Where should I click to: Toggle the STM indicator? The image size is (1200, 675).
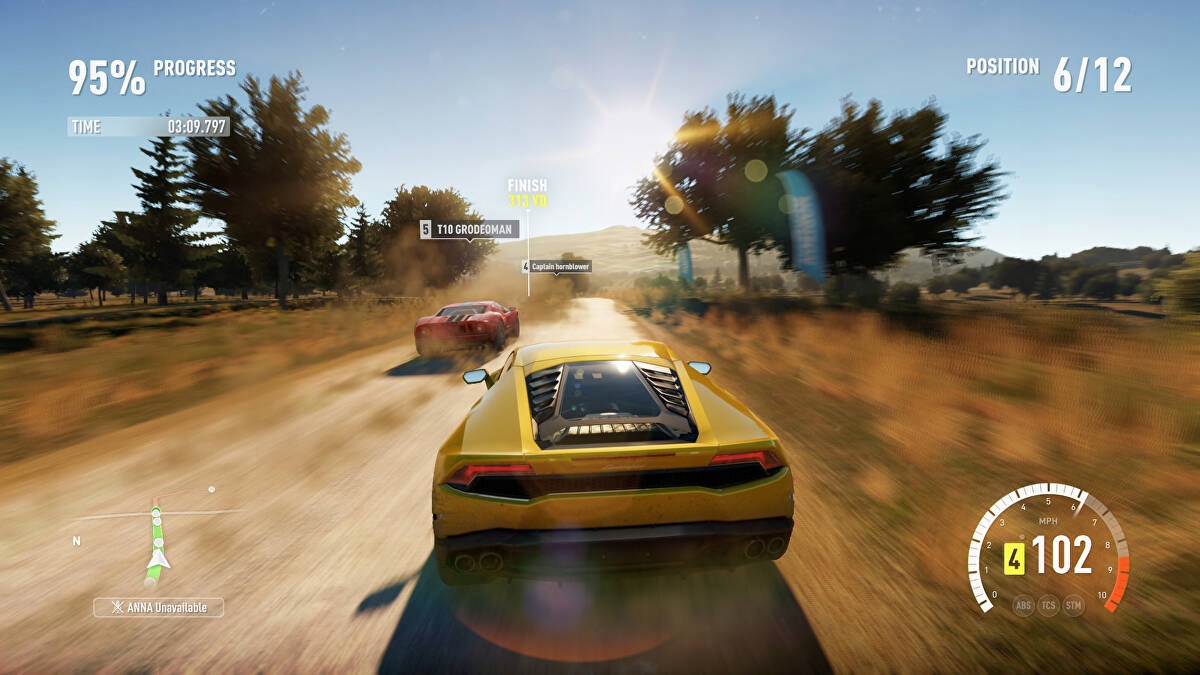1073,606
